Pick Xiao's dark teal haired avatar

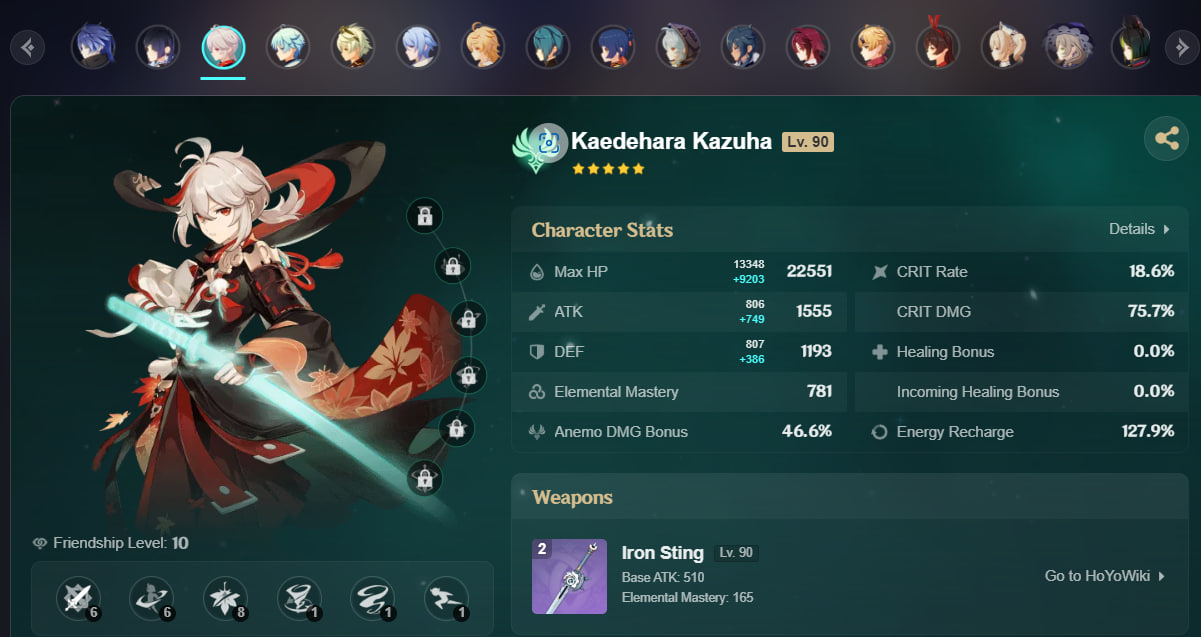[x=548, y=46]
